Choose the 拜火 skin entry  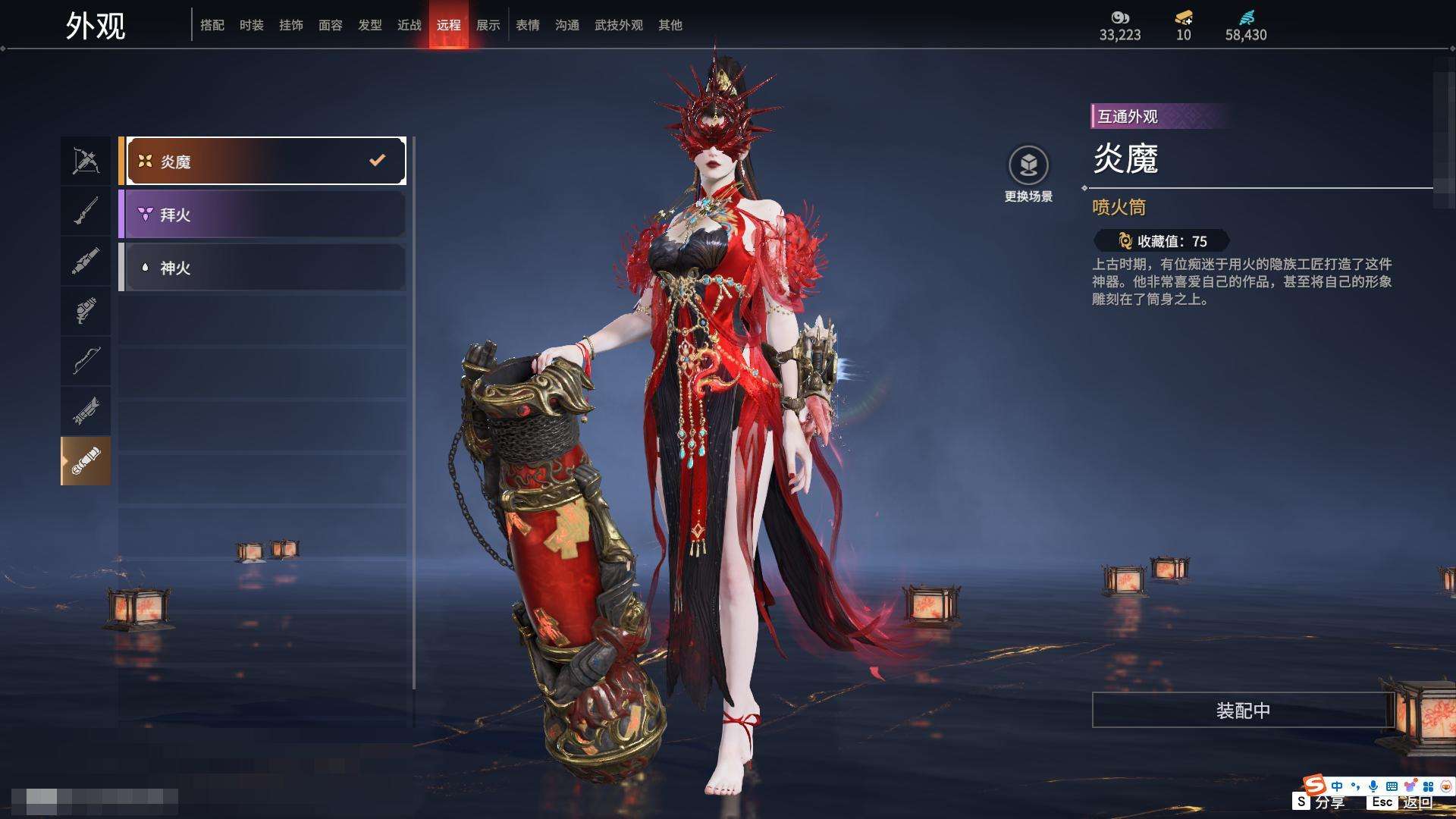click(262, 215)
